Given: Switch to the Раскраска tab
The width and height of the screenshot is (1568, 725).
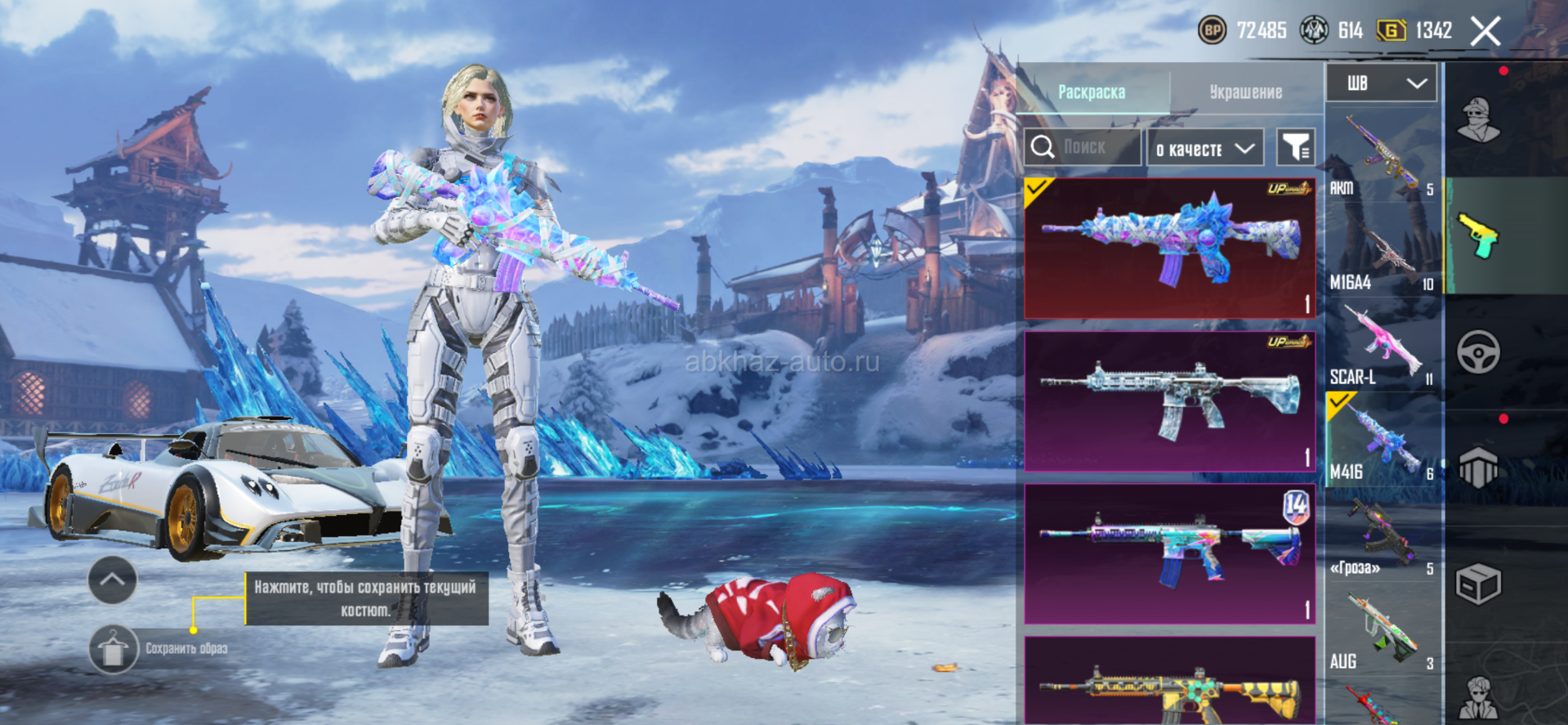Looking at the screenshot, I should 1092,92.
